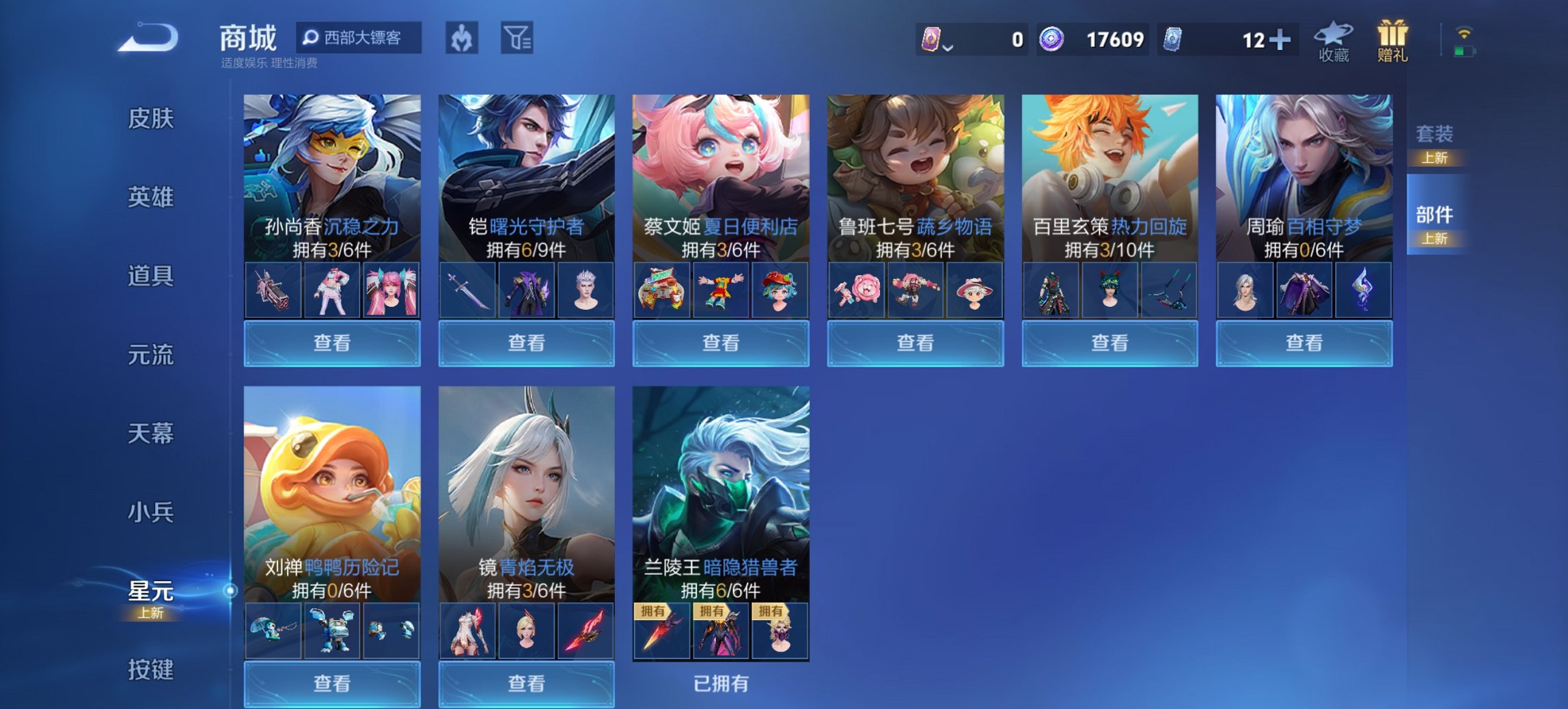
Task: Click the plus button next to token count 12
Action: tap(1281, 41)
